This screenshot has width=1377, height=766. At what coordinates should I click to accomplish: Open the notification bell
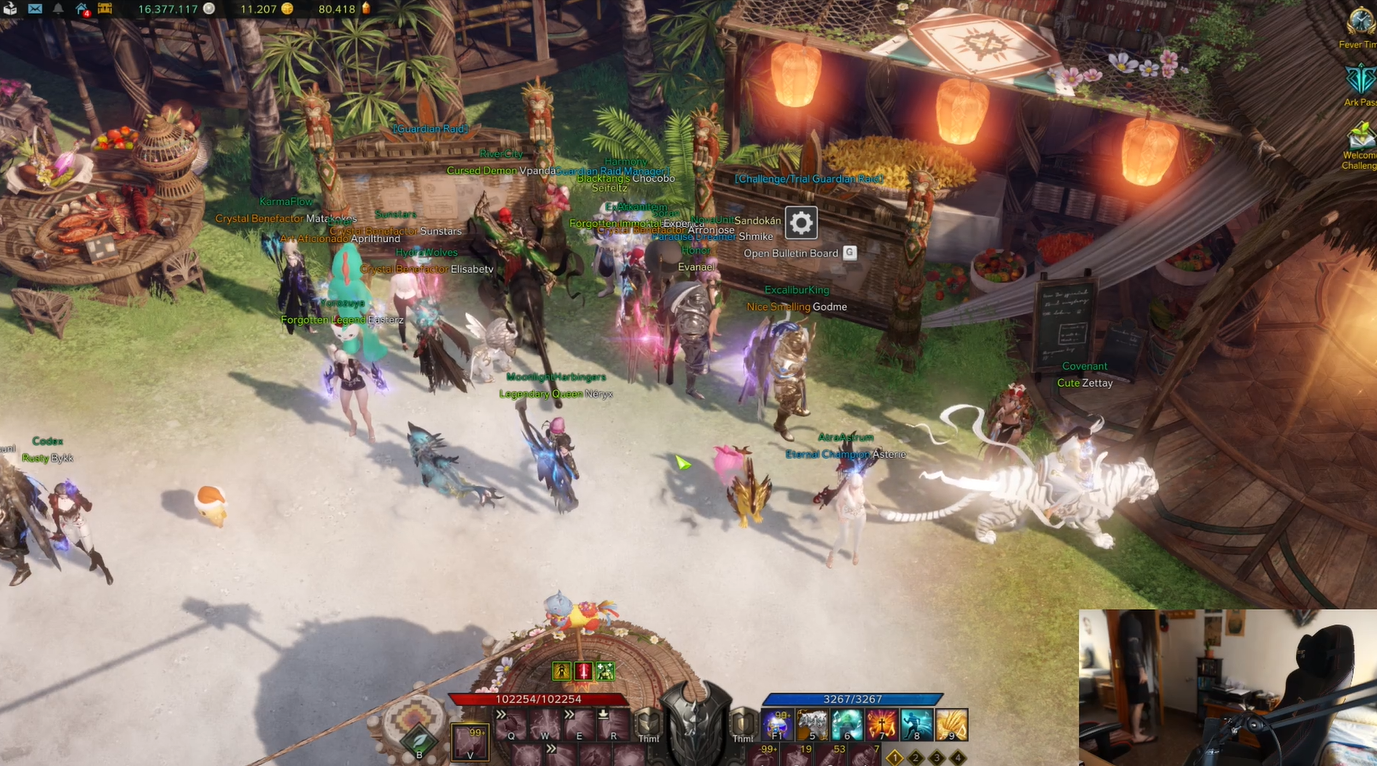58,9
